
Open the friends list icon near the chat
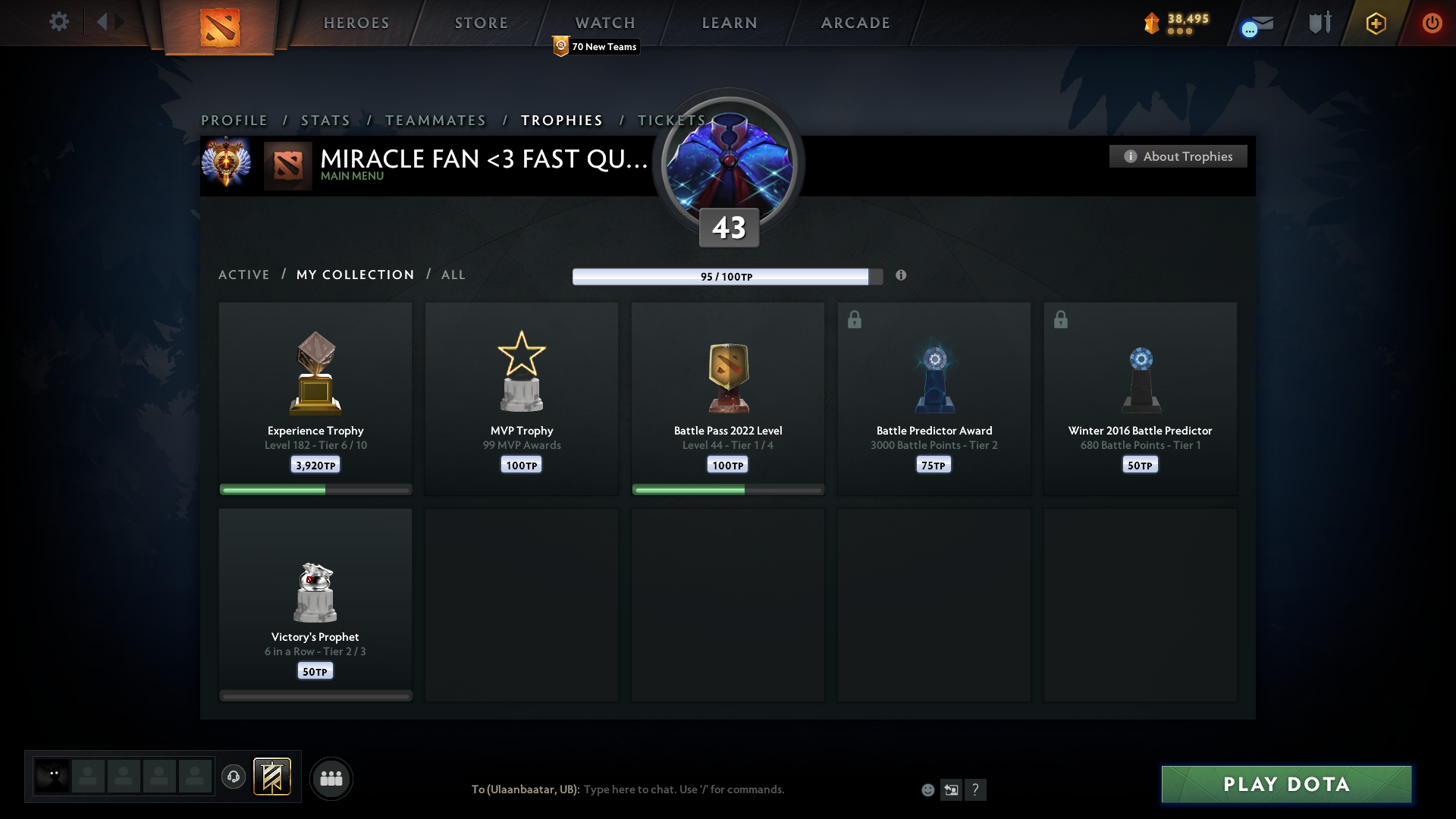[331, 778]
